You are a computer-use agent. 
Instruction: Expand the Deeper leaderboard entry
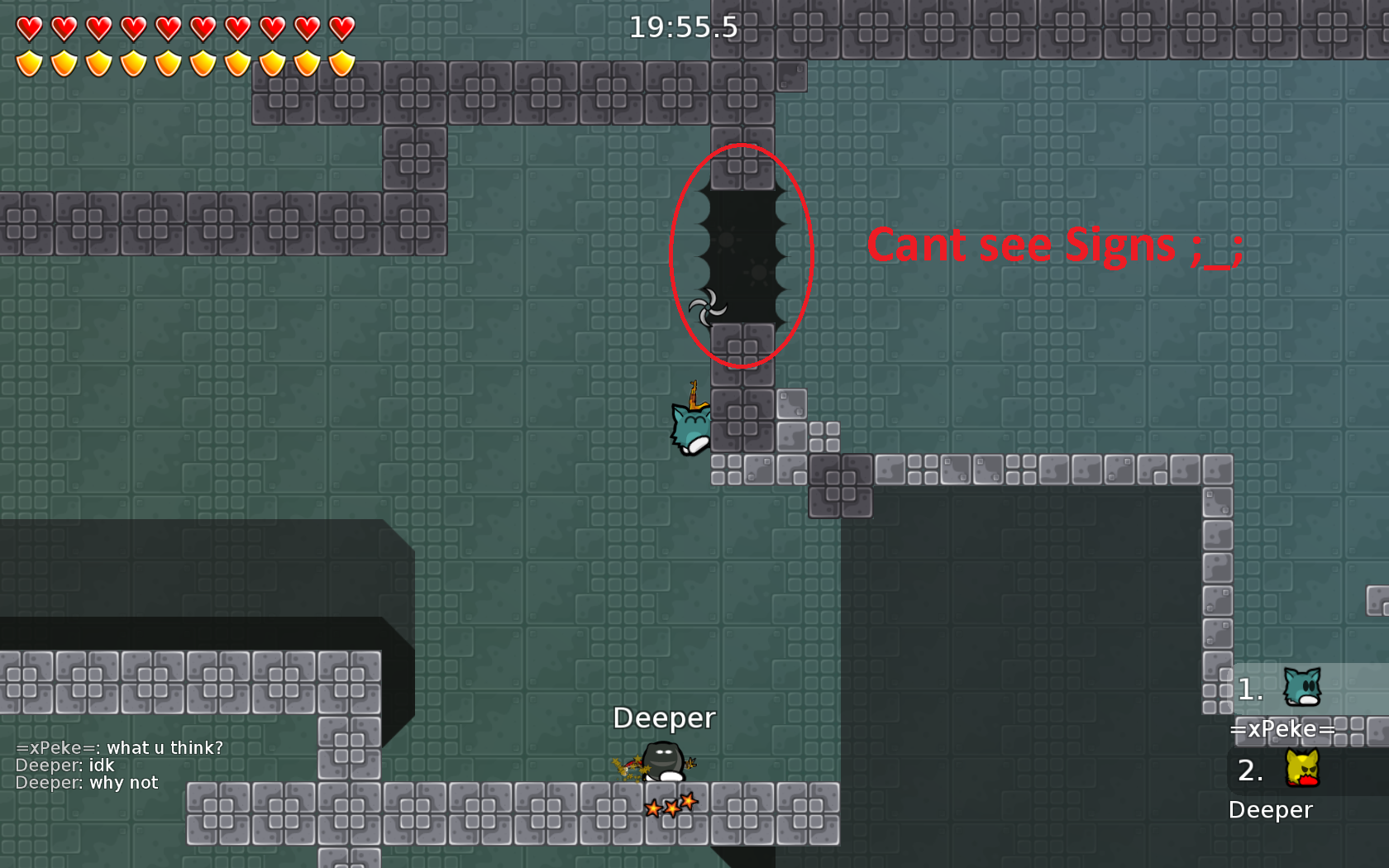click(x=1271, y=809)
